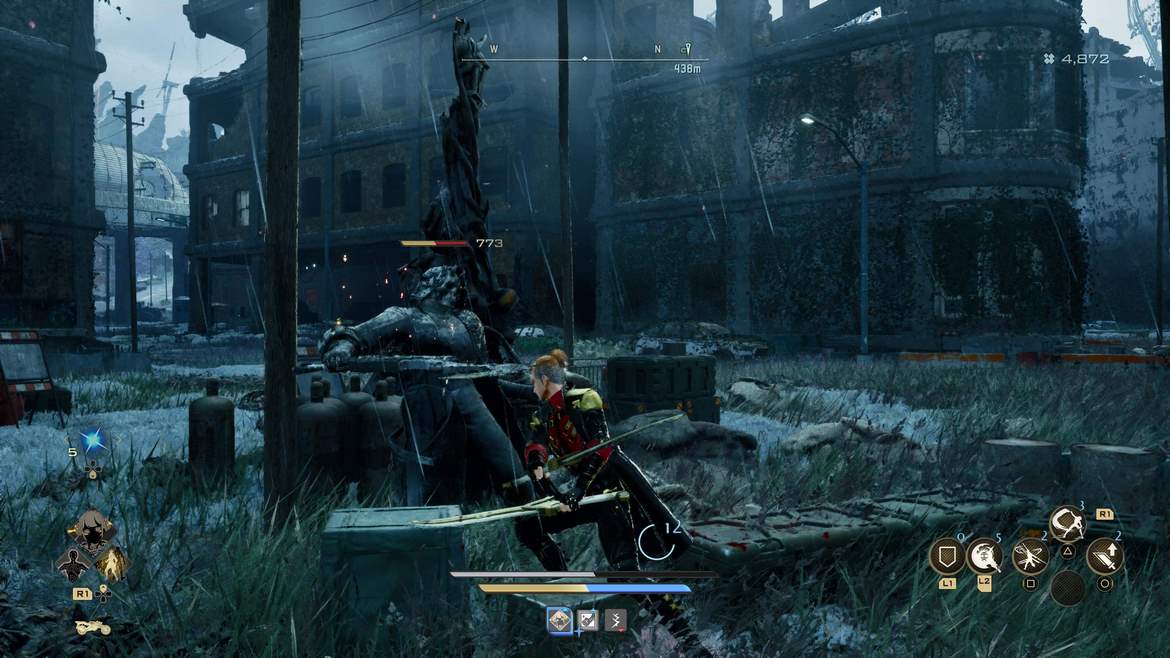
Task: Click the zigzag arrow debuff icon
Action: (x=615, y=620)
